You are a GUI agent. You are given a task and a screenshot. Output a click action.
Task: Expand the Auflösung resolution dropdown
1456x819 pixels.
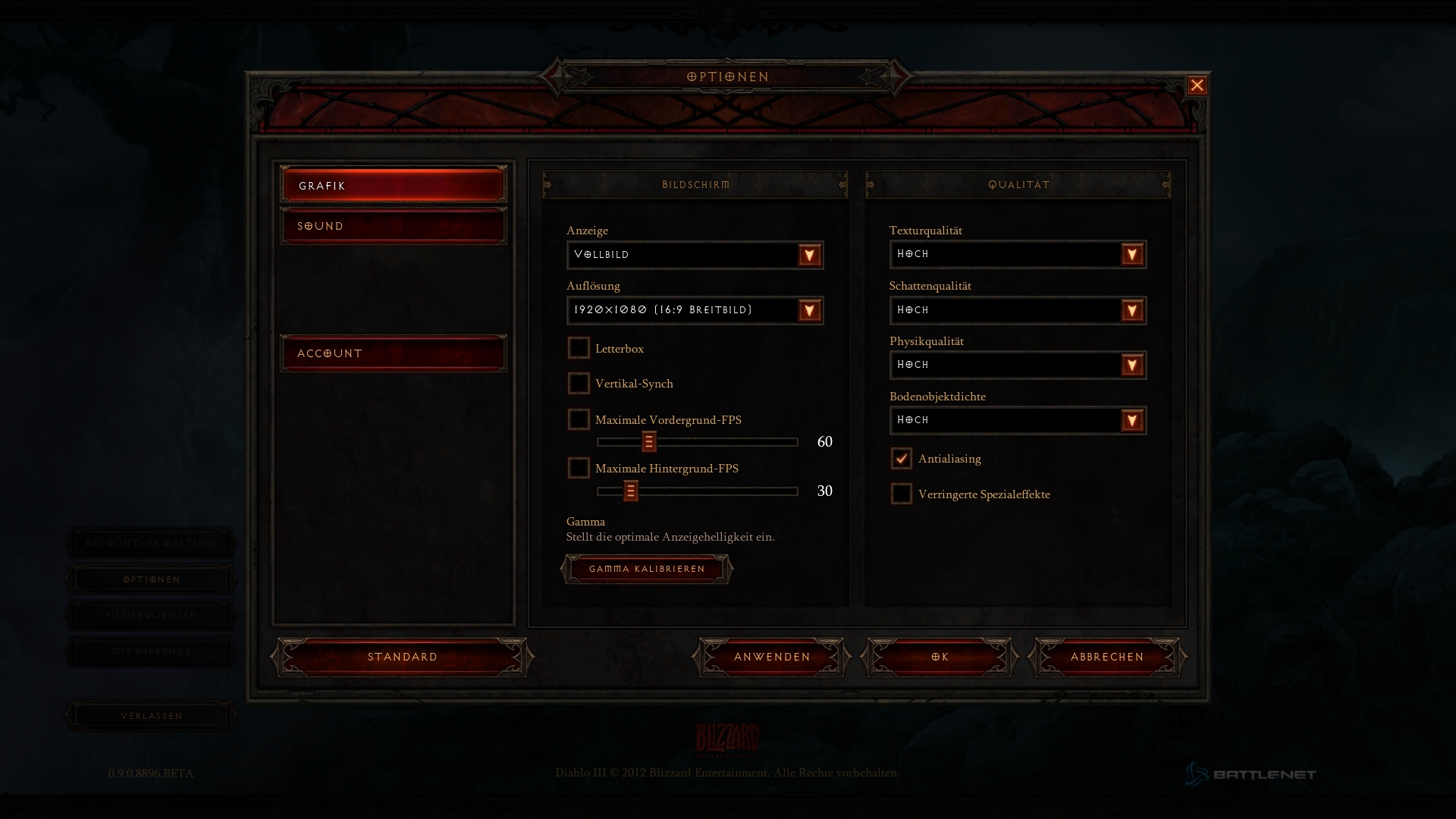(809, 310)
